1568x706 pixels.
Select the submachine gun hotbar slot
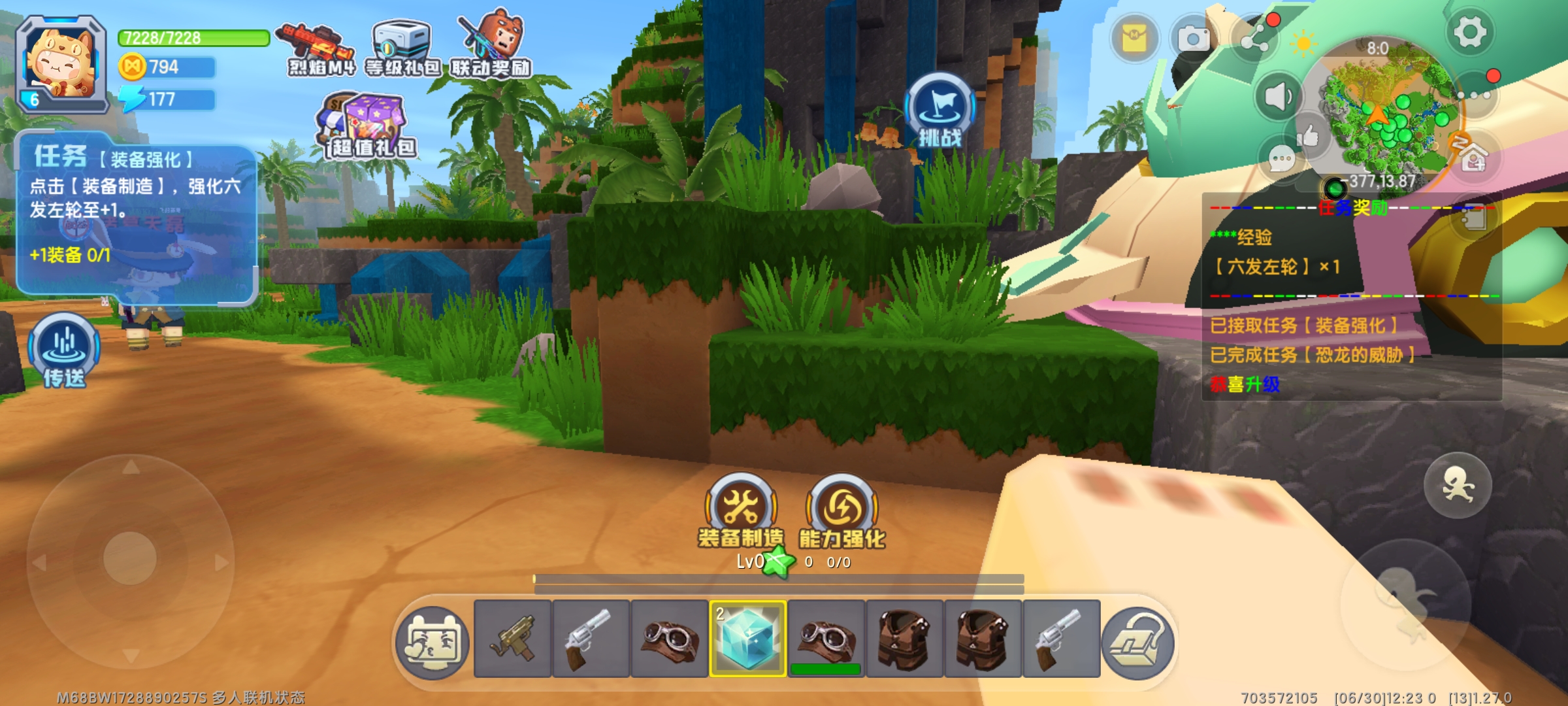point(513,639)
